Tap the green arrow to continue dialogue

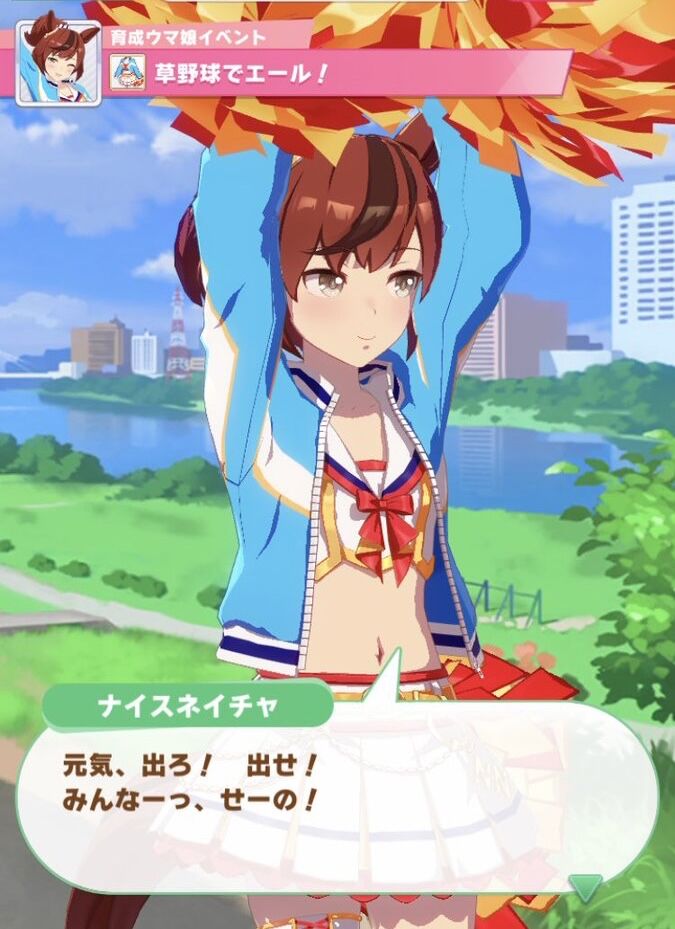pos(585,885)
